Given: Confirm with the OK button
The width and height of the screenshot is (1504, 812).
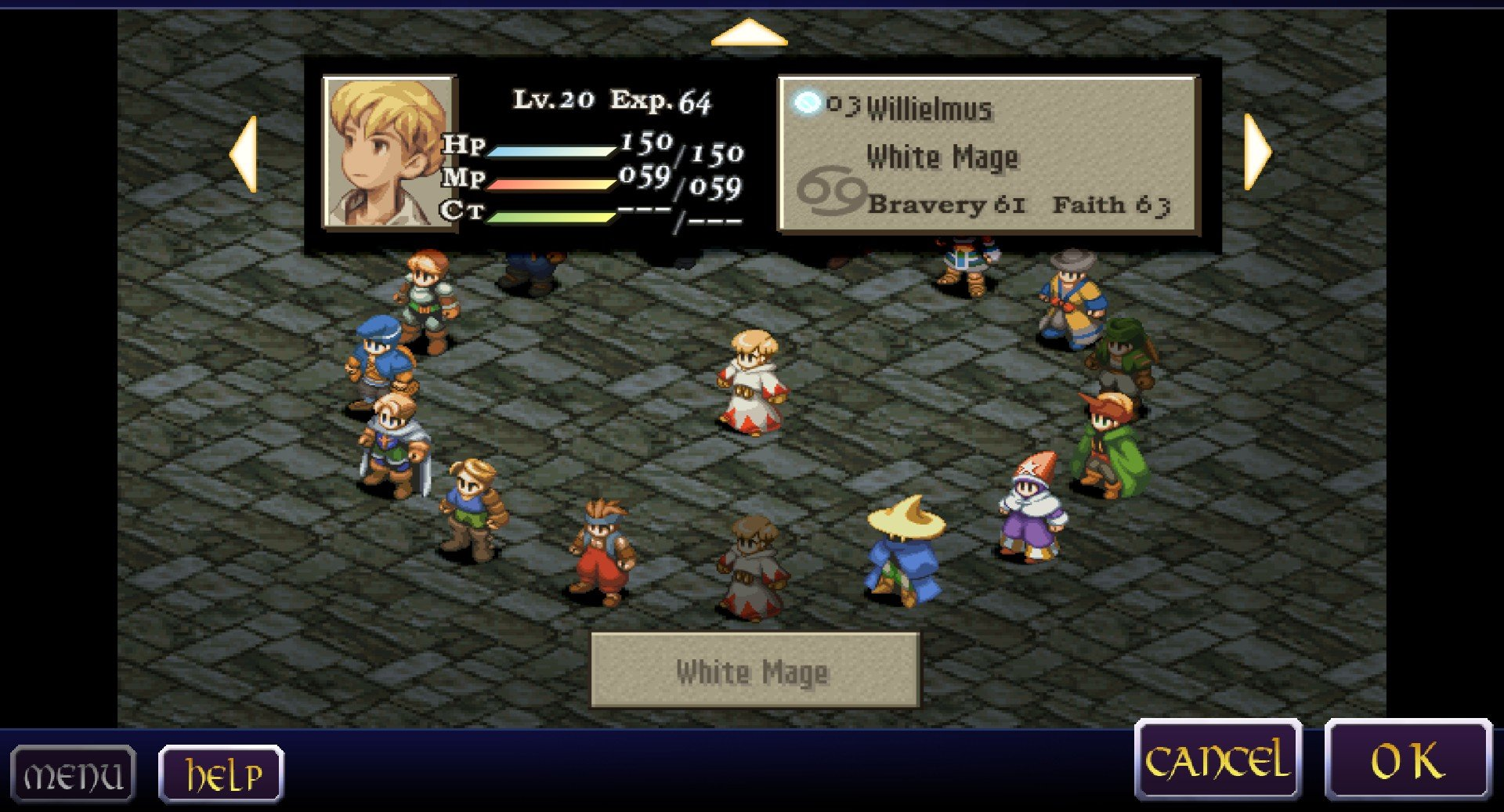Looking at the screenshot, I should [1408, 760].
